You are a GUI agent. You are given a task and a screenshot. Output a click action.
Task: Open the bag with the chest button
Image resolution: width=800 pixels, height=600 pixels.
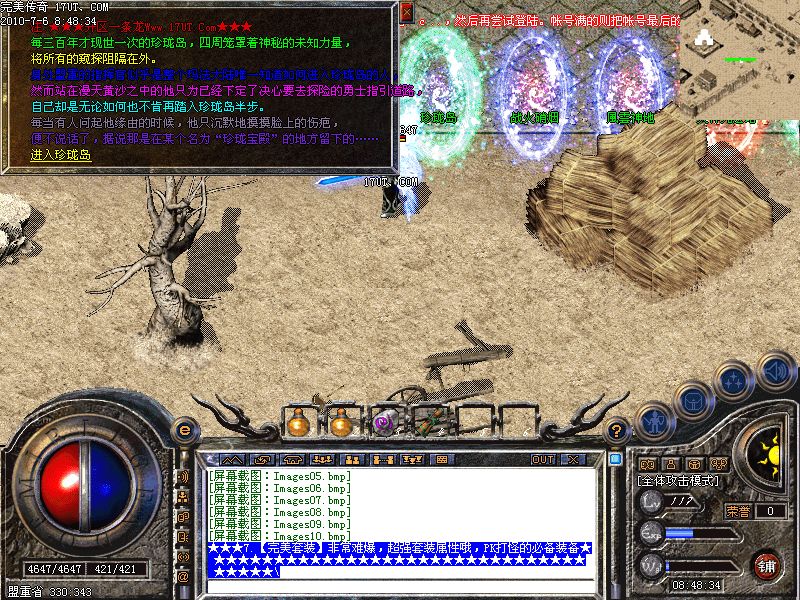pos(692,400)
